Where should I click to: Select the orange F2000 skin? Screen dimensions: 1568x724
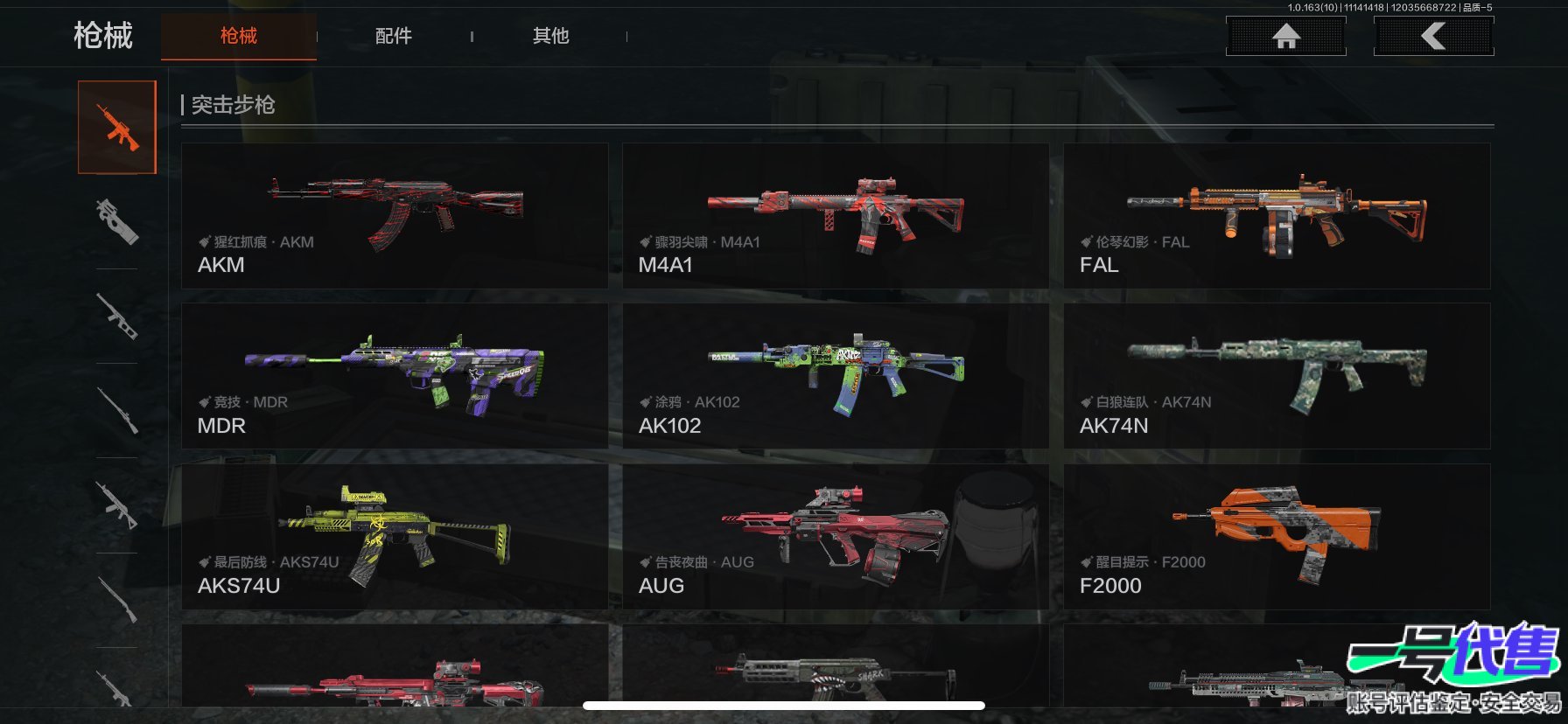coord(1277,536)
